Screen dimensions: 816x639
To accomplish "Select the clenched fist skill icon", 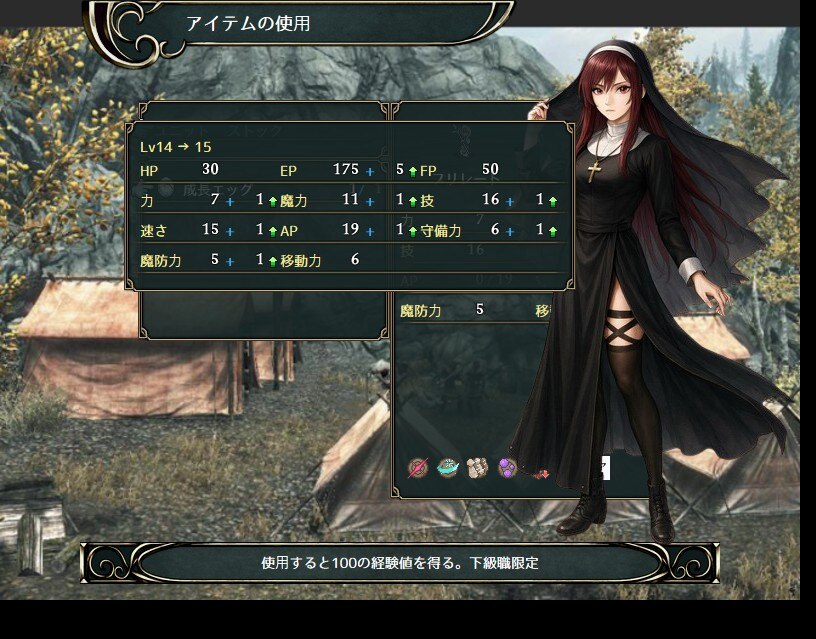I will (478, 468).
